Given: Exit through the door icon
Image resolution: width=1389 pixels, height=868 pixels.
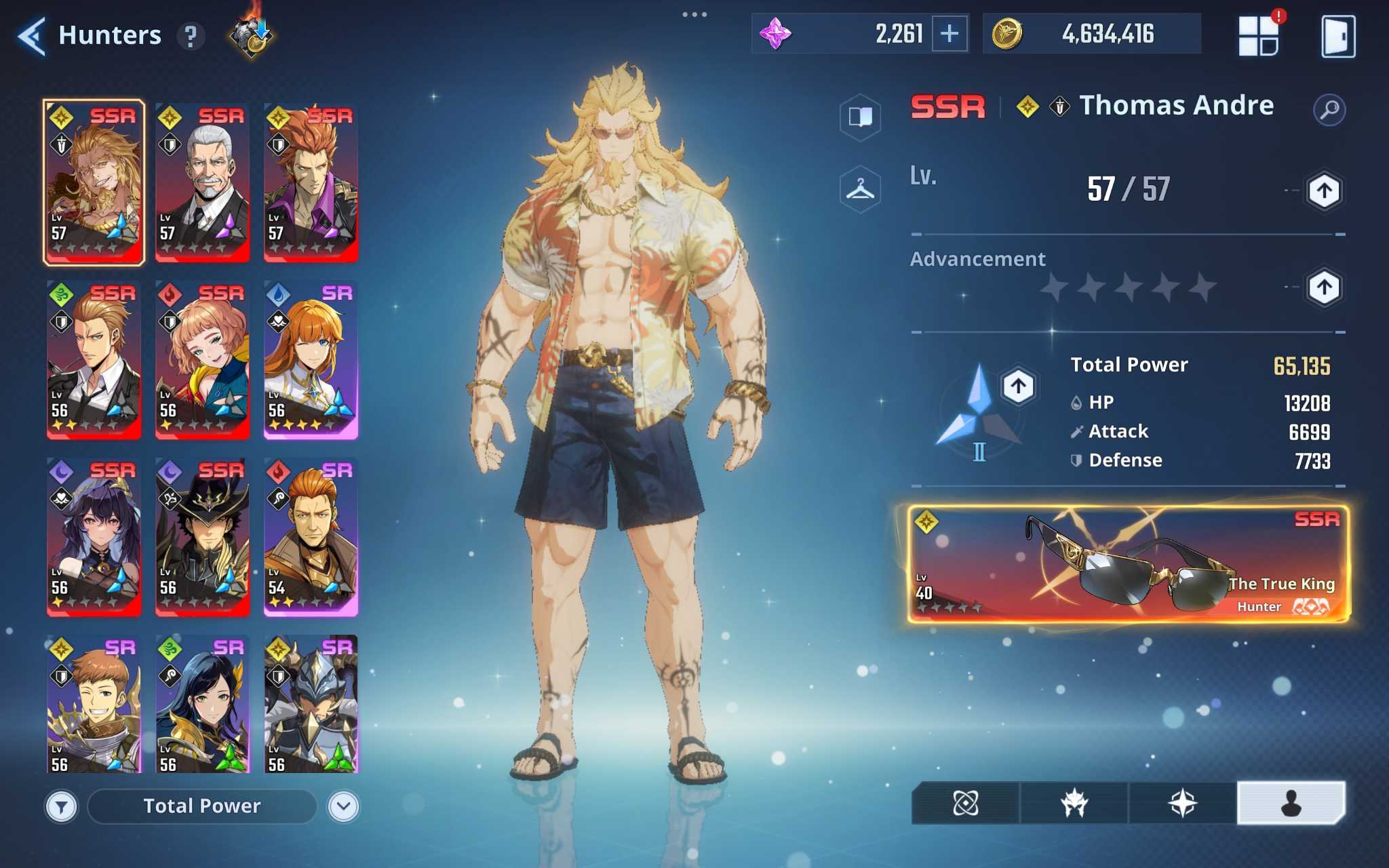Looking at the screenshot, I should click(x=1338, y=36).
